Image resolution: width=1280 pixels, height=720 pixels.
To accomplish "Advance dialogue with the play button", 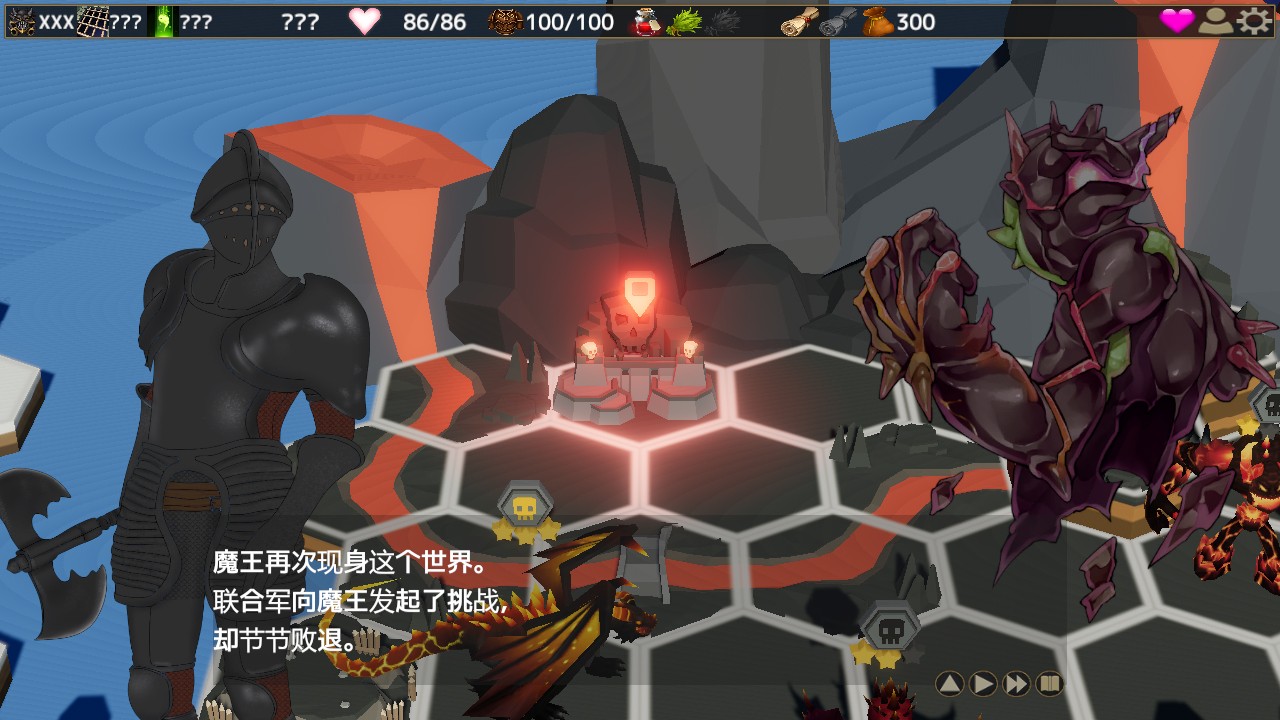I will point(983,684).
